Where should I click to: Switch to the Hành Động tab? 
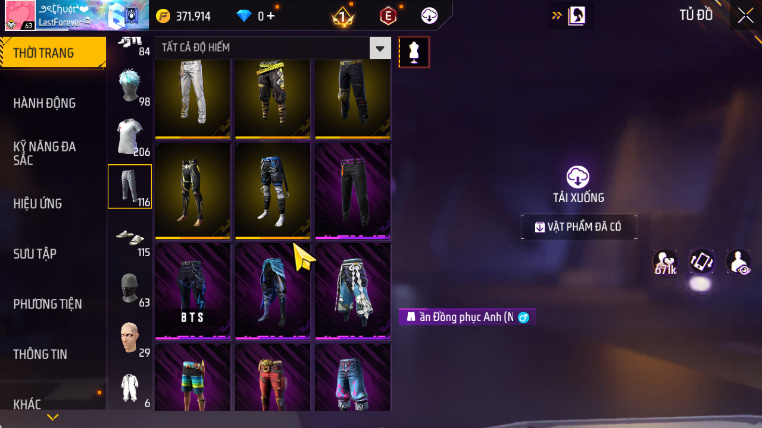point(45,103)
